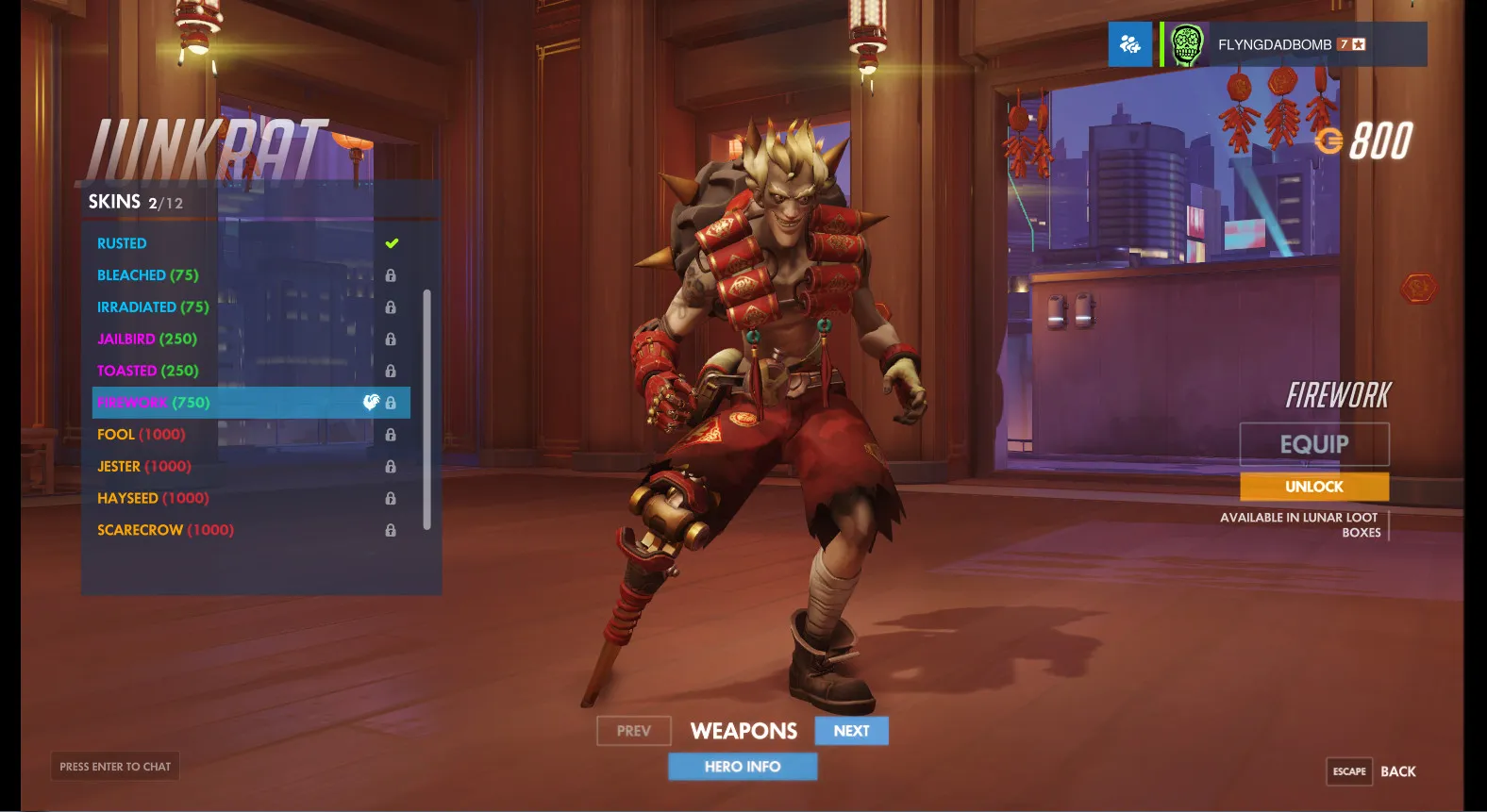
Task: Choose the Bleached skin entry
Action: pos(148,275)
